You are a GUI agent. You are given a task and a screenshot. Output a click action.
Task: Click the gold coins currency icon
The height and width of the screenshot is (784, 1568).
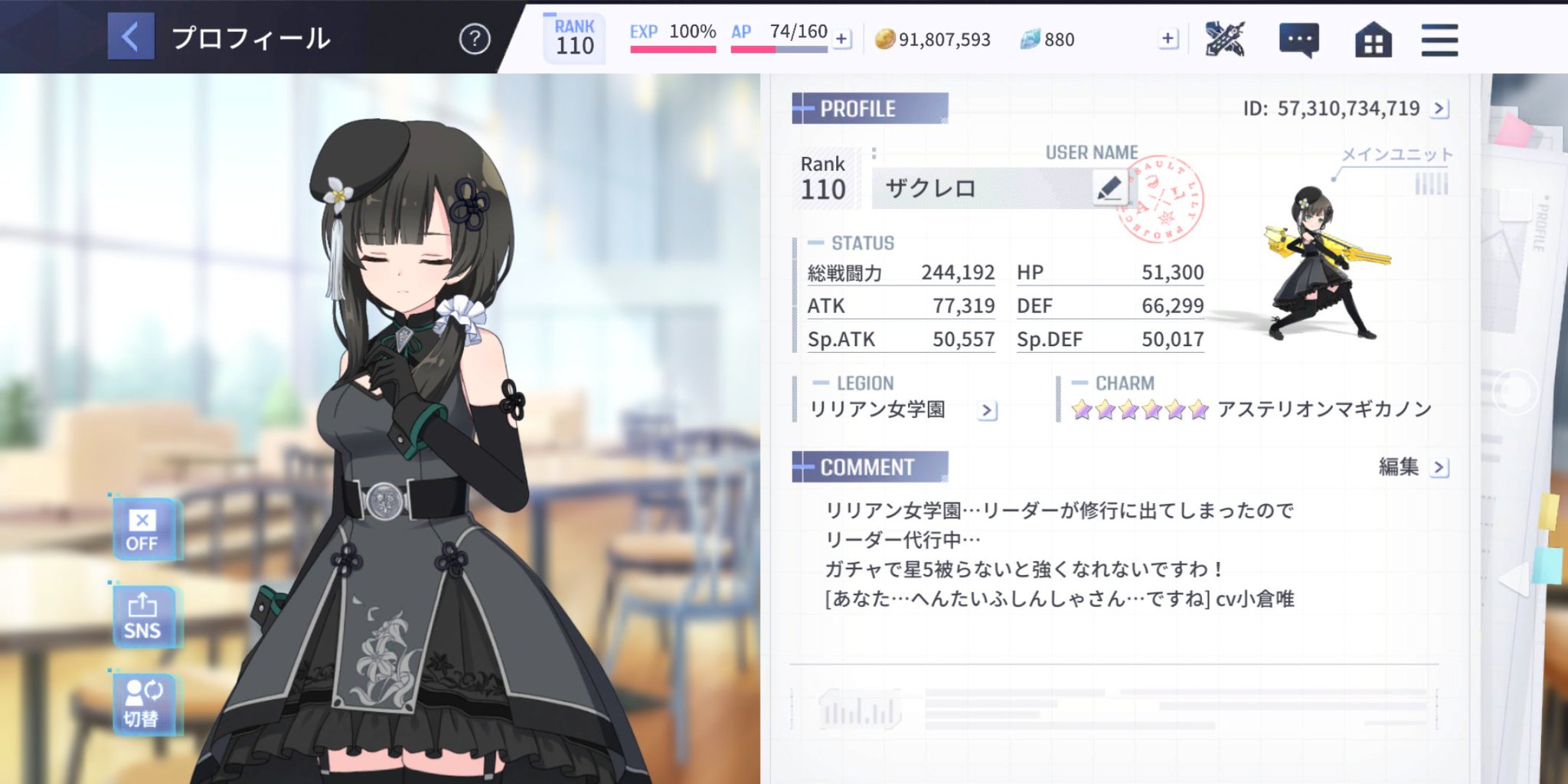887,38
